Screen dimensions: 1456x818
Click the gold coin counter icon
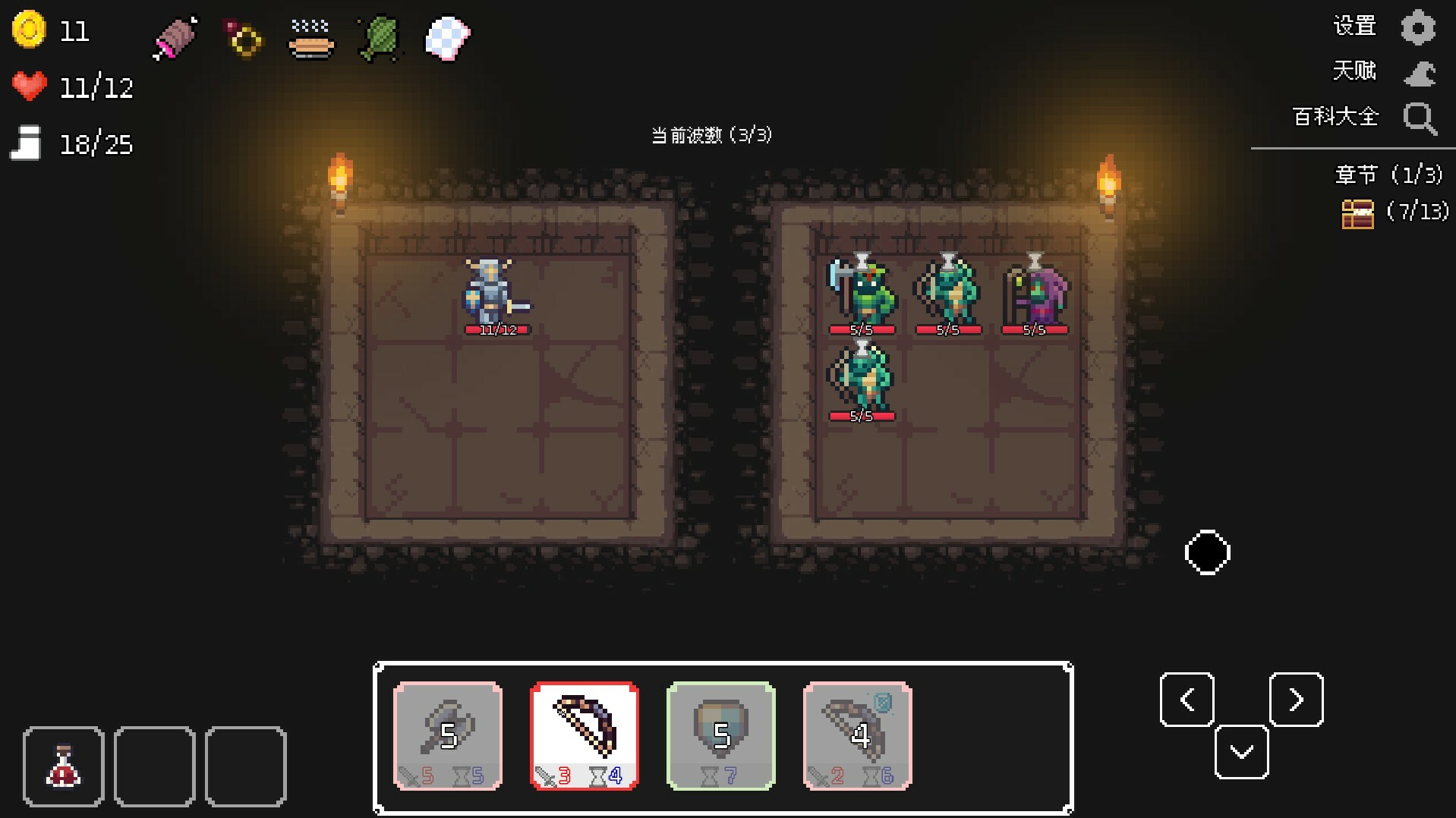click(x=28, y=30)
